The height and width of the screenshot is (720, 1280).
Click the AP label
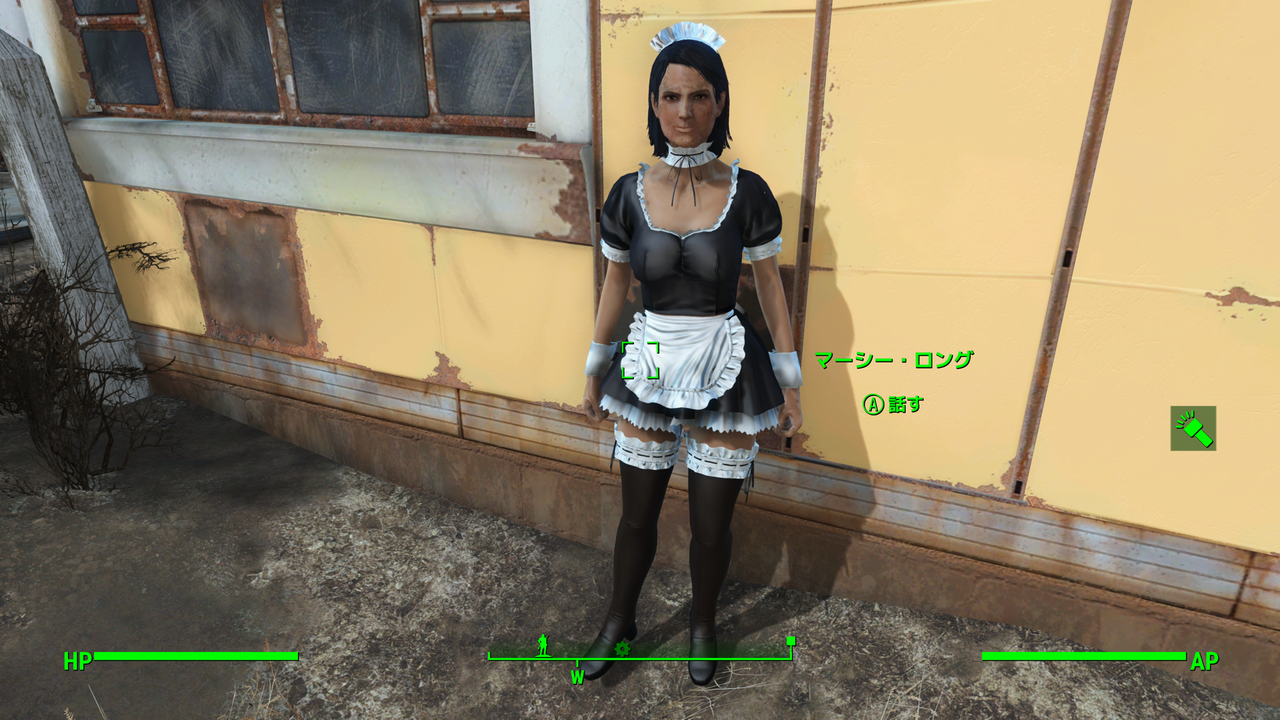pos(1205,660)
